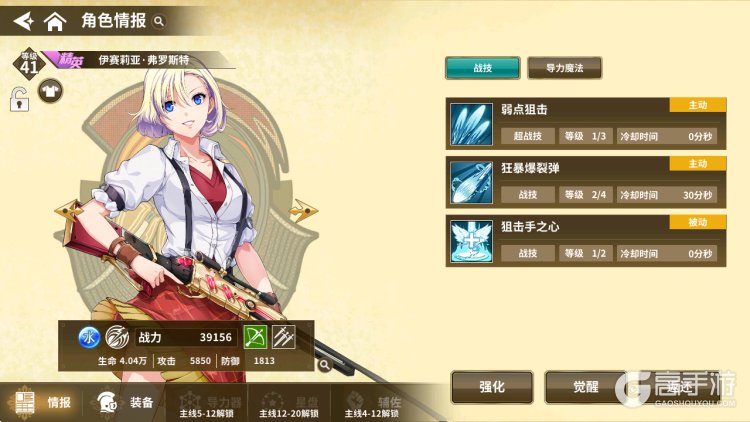This screenshot has height=422, width=750.
Task: Switch to the 导力魔法 tab
Action: (x=564, y=68)
